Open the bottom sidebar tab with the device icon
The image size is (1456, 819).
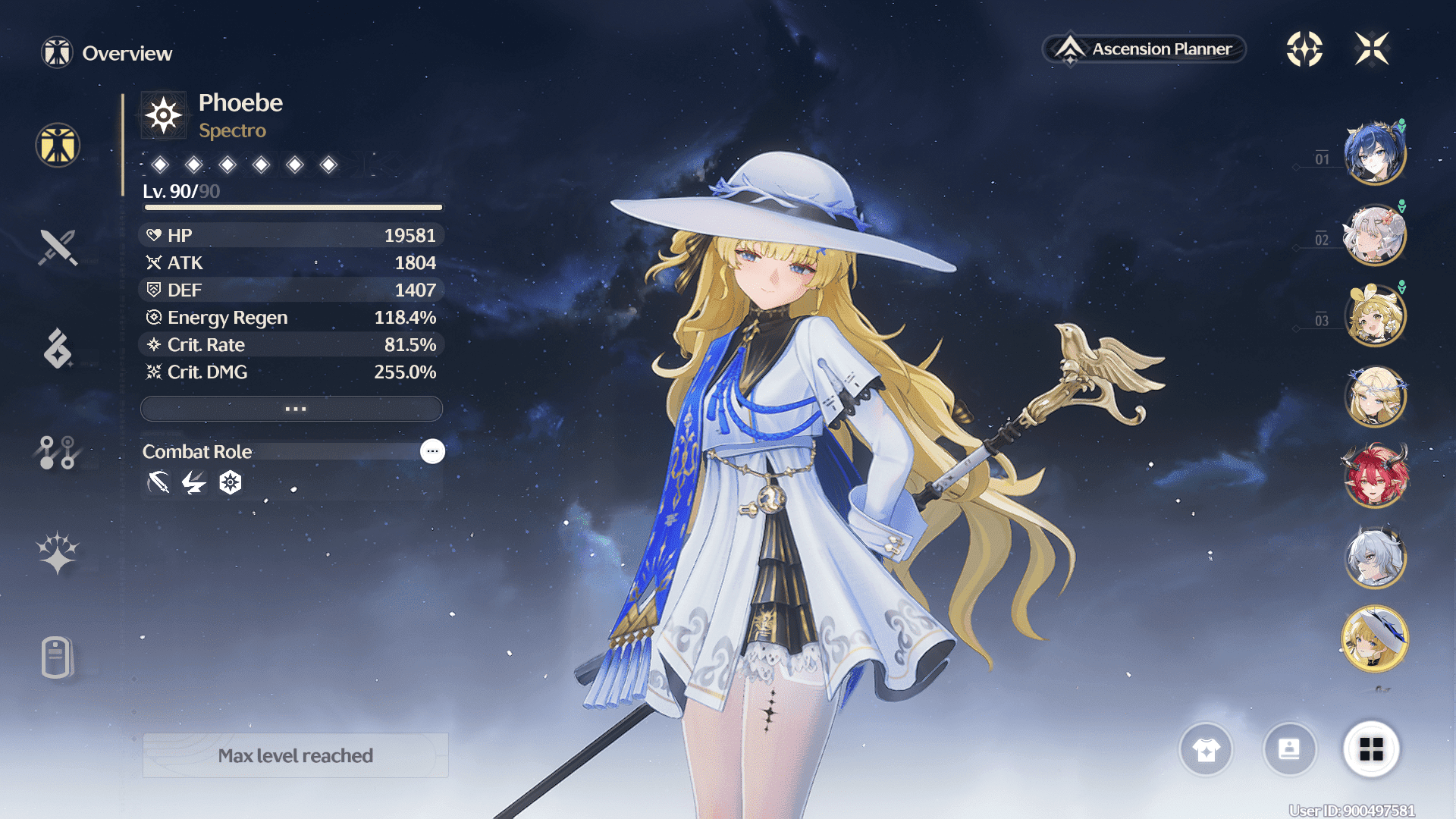pyautogui.click(x=58, y=657)
